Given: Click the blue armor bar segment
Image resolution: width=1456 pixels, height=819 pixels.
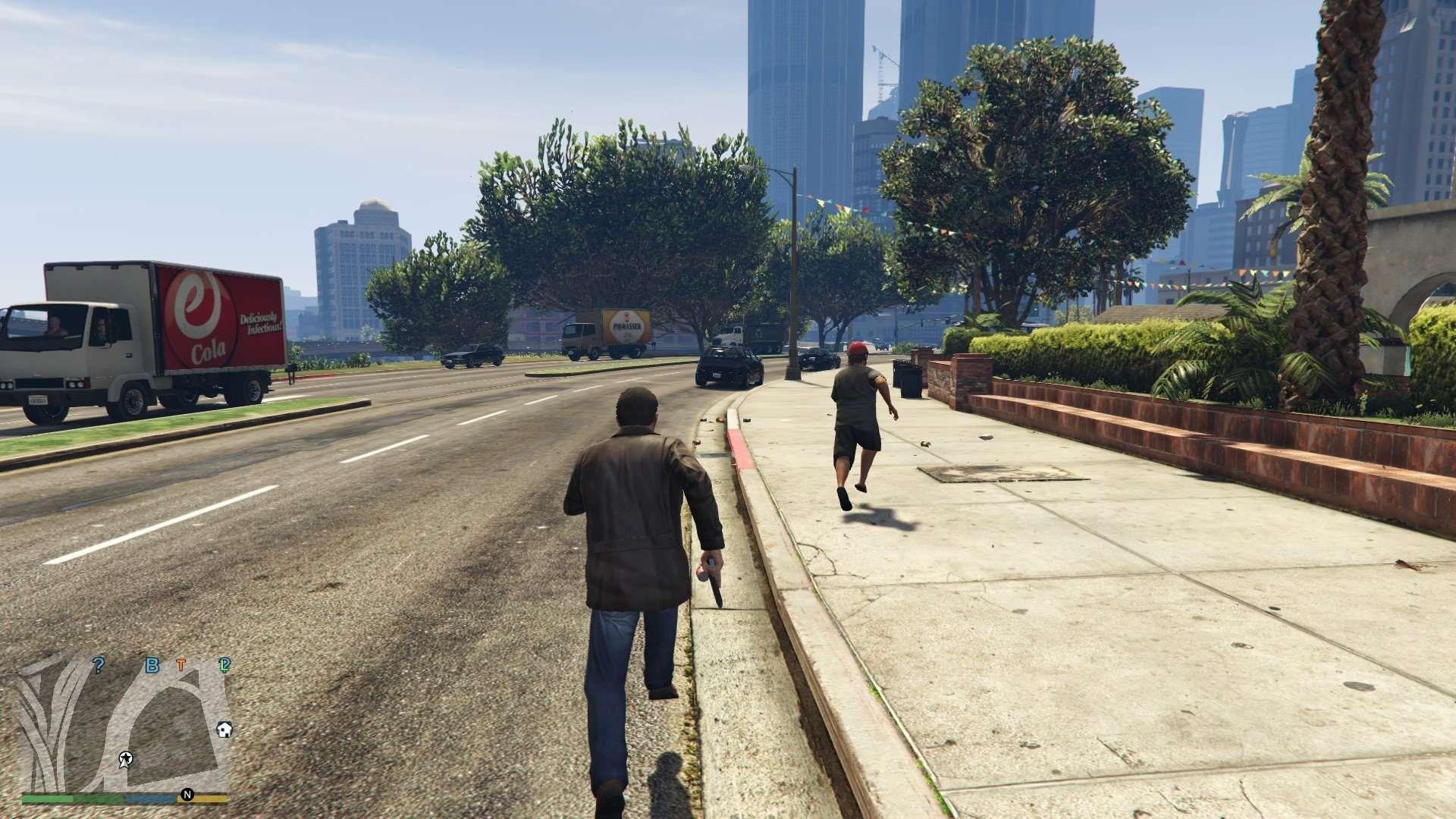Looking at the screenshot, I should click(x=149, y=798).
